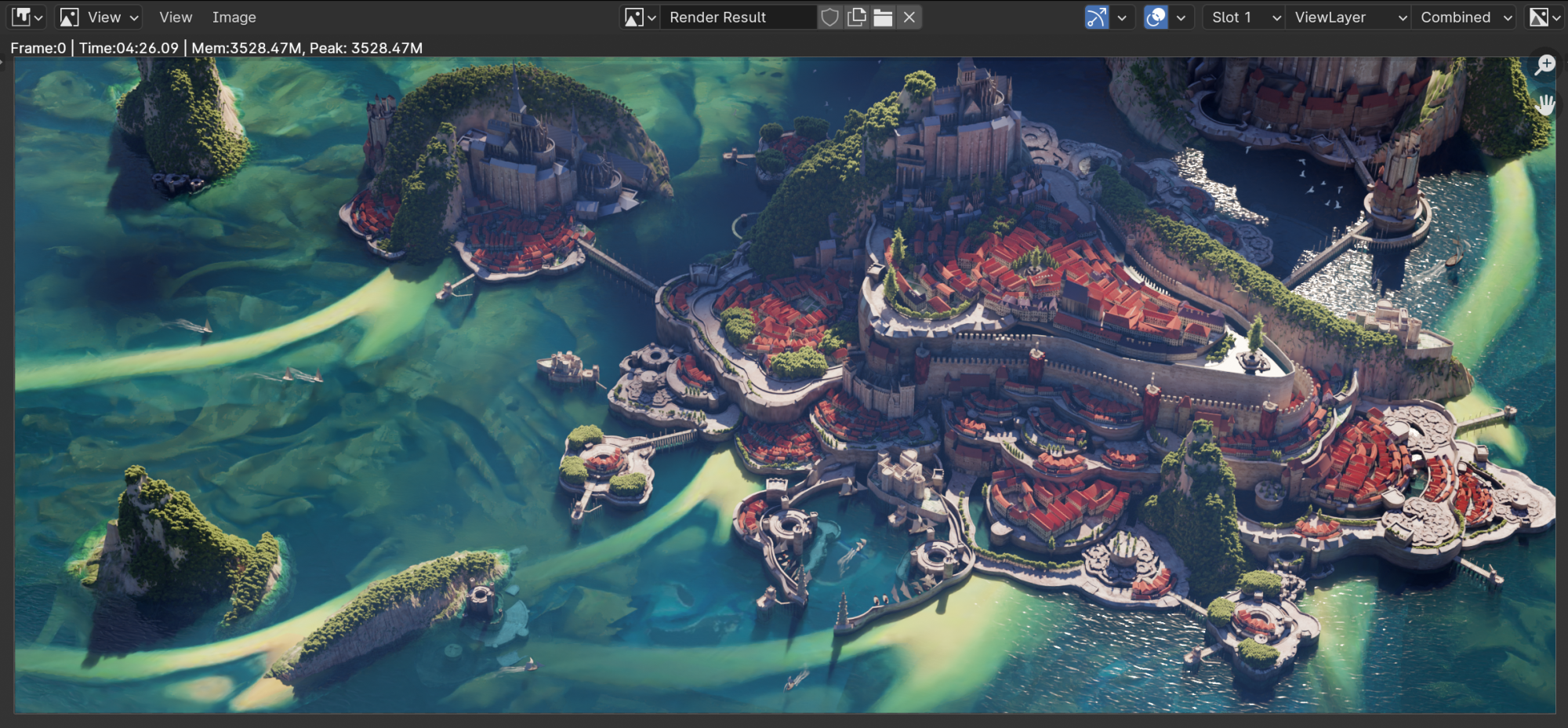Open the ViewLayer dropdown
This screenshot has width=1568, height=728.
[1350, 17]
